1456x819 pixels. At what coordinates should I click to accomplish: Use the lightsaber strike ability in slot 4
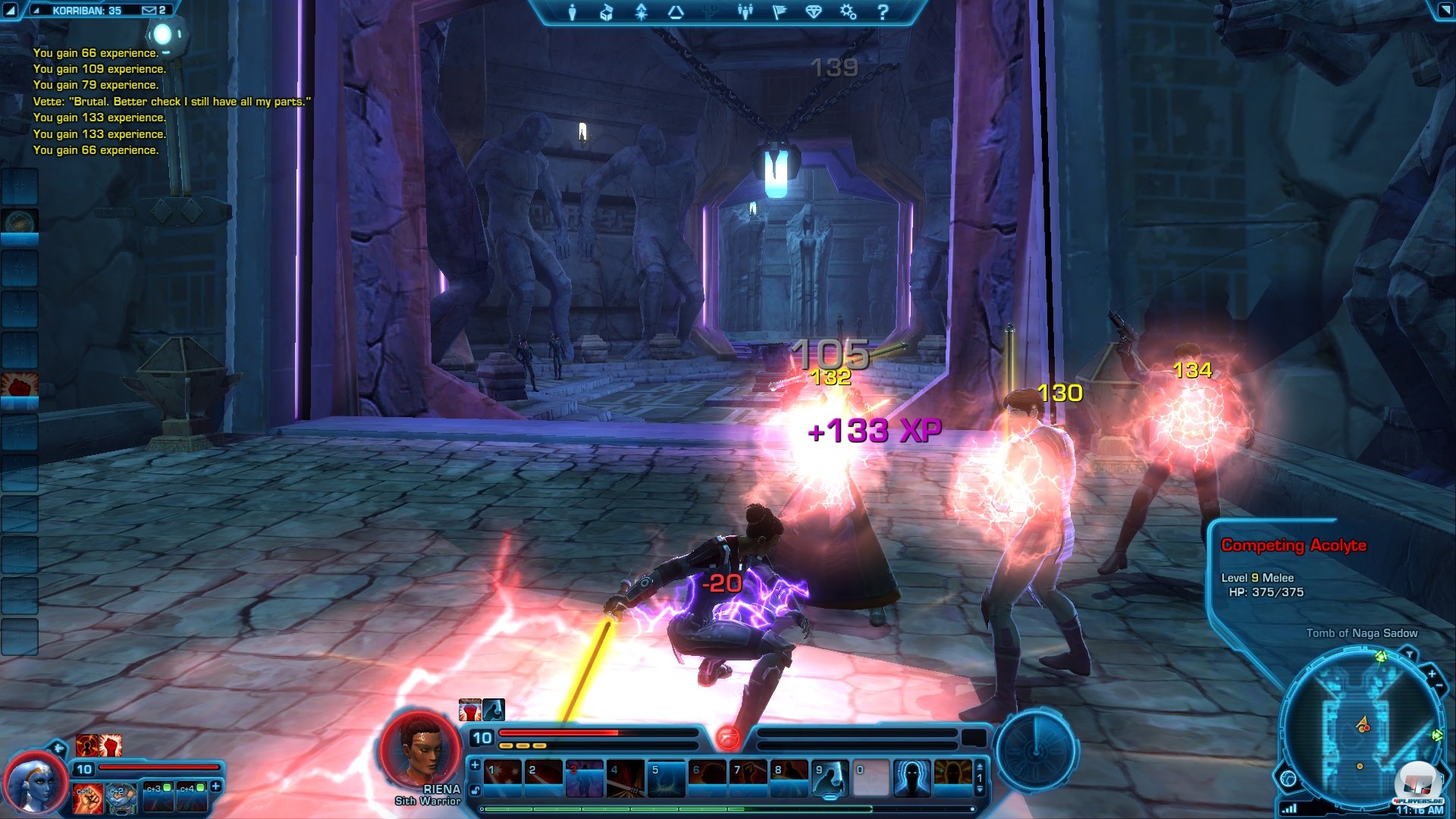pos(626,779)
